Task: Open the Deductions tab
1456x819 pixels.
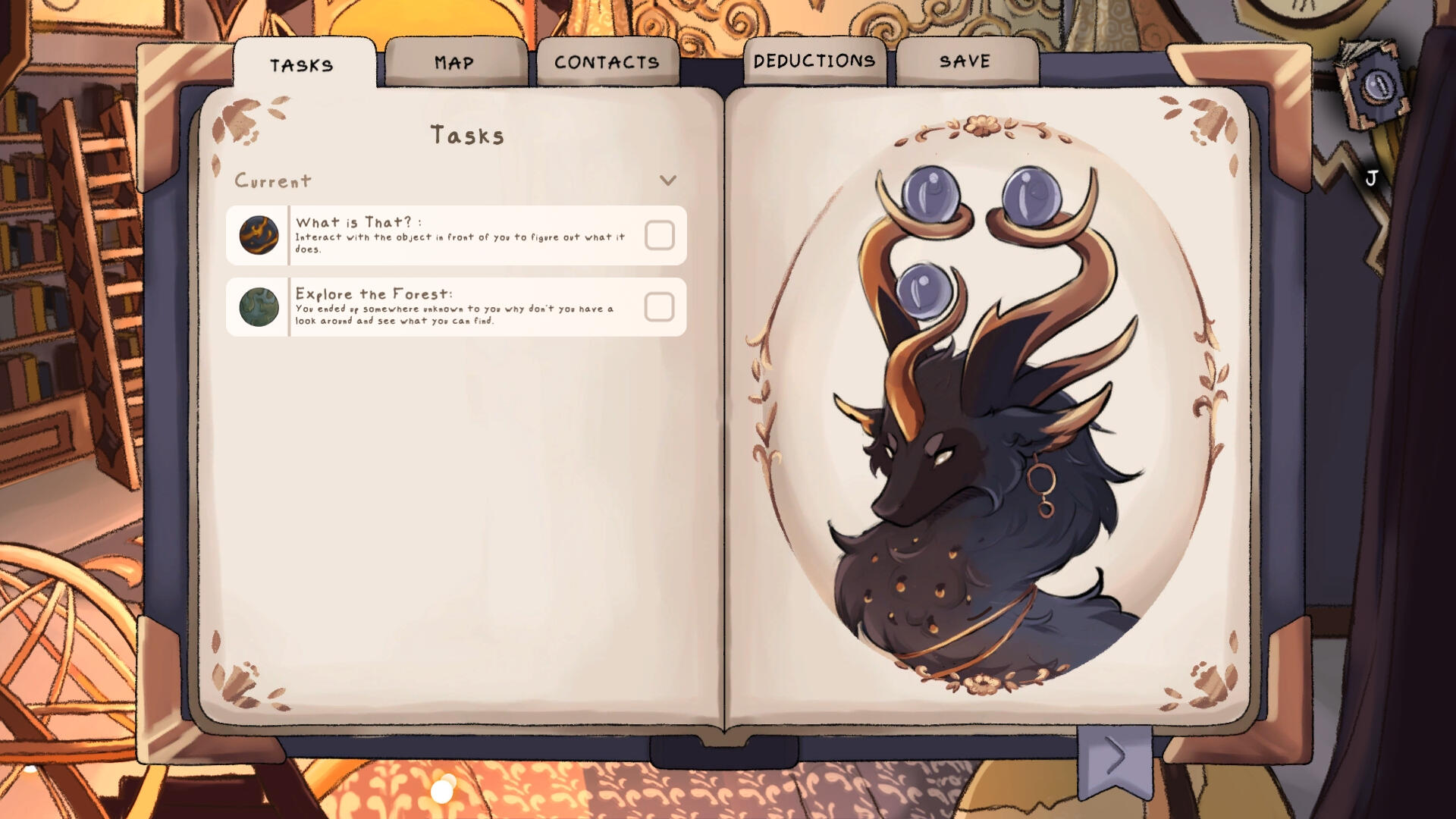Action: [x=814, y=61]
